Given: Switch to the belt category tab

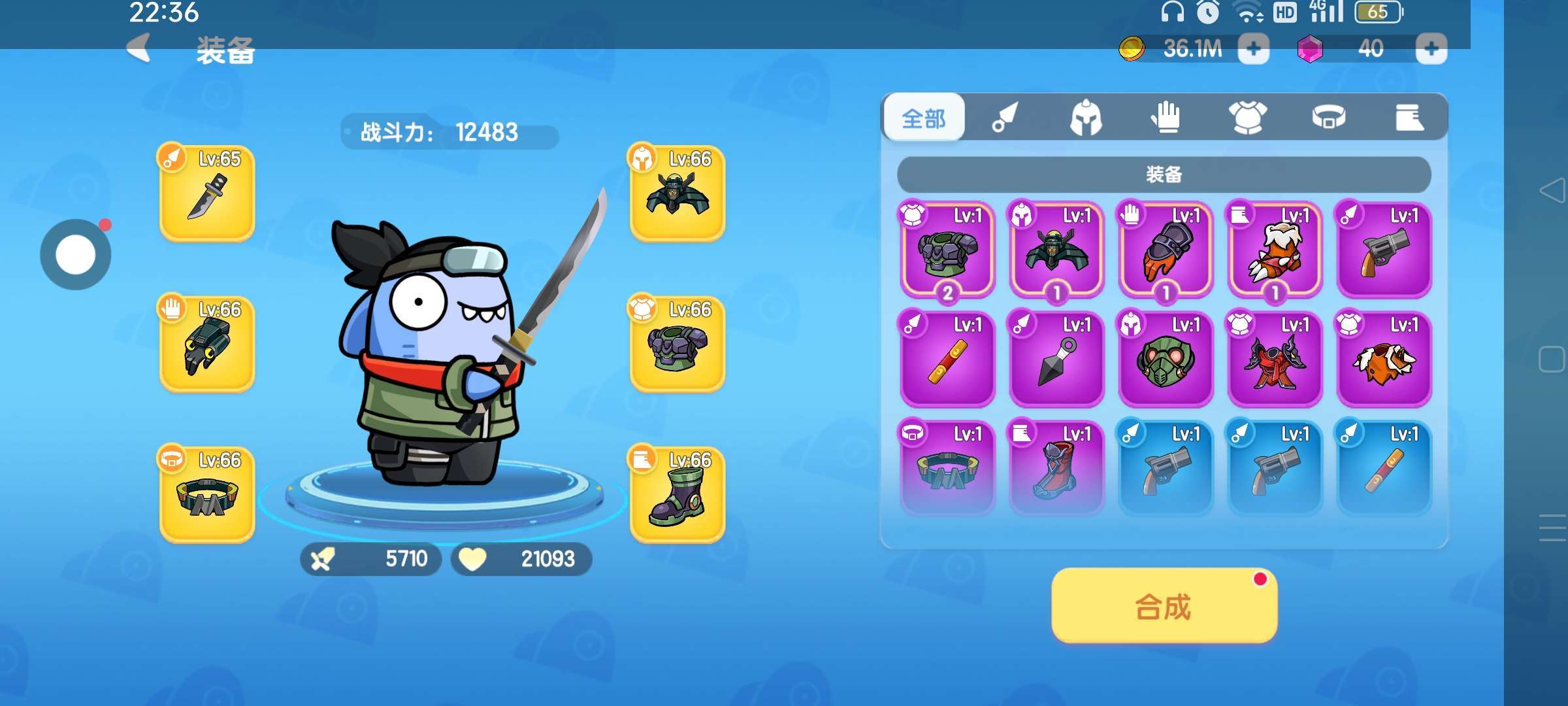Looking at the screenshot, I should (1328, 118).
